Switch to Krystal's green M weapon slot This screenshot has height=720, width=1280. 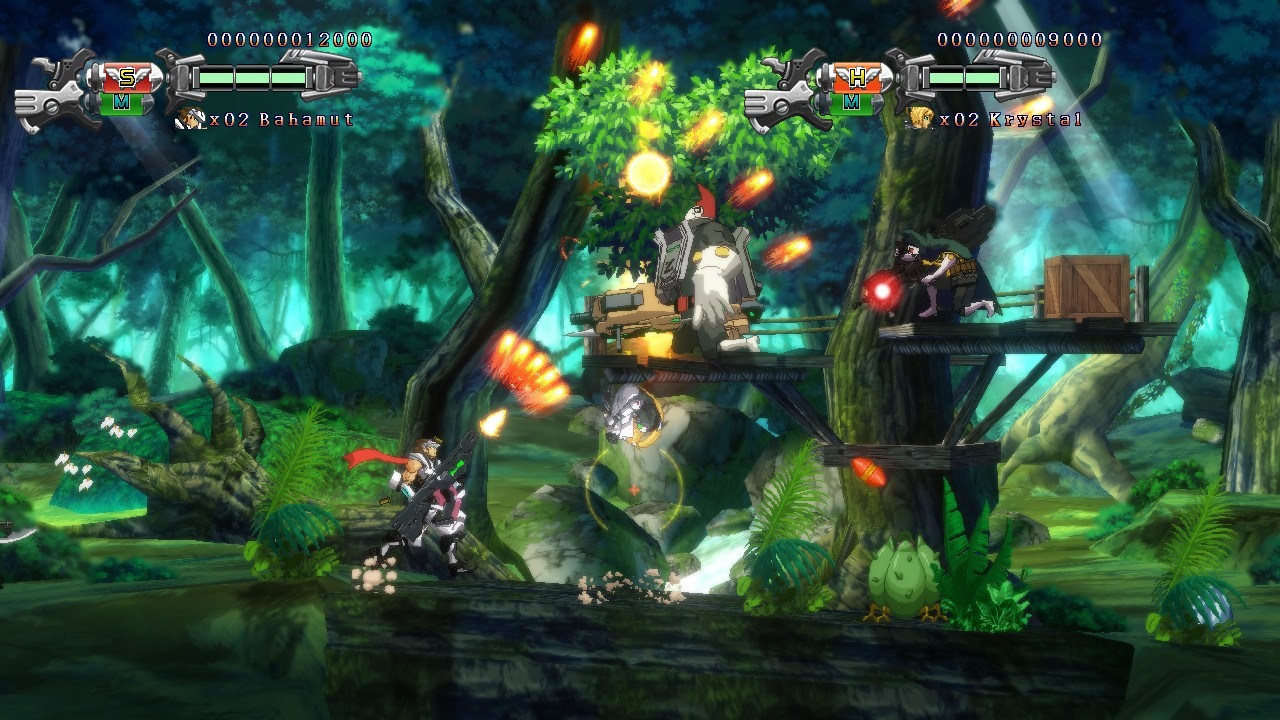851,101
